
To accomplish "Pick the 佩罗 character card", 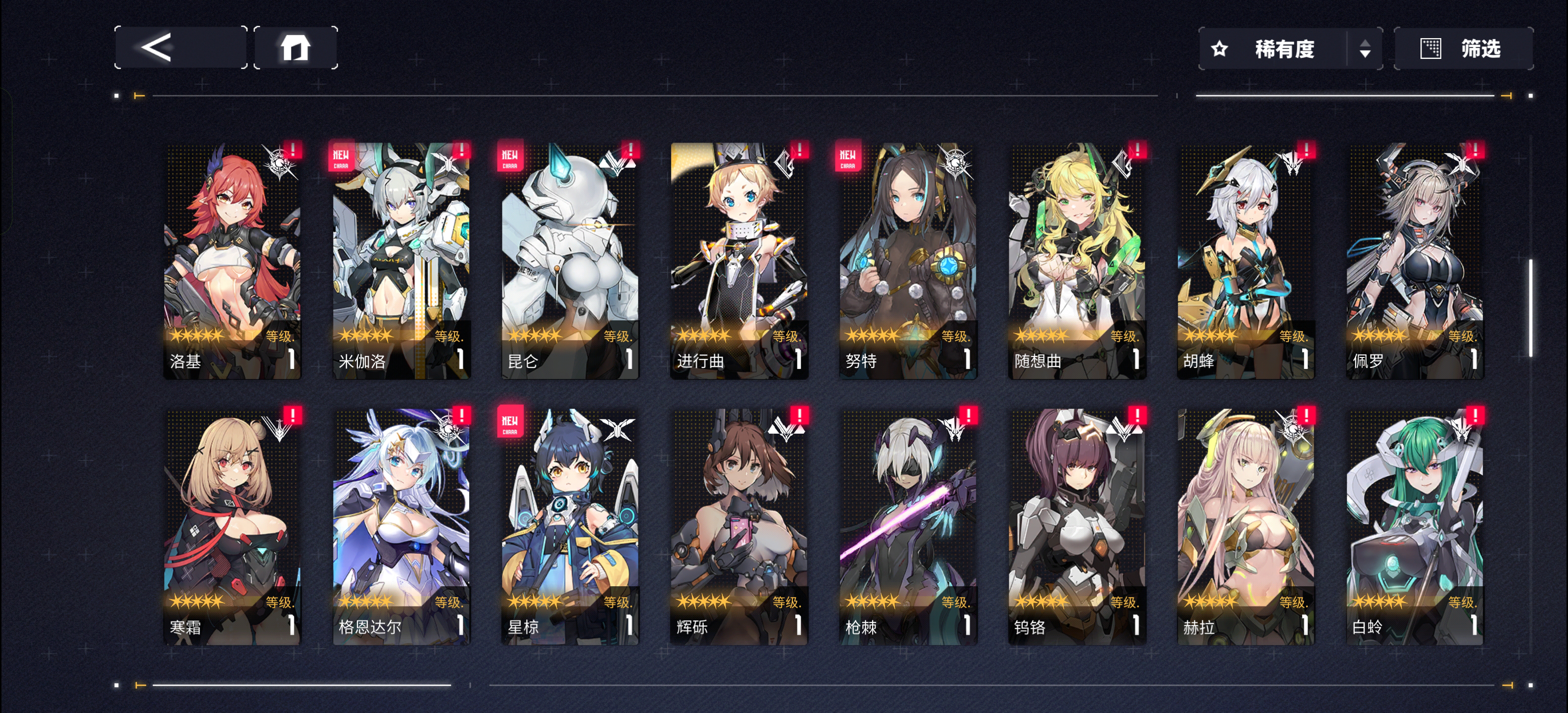I will pyautogui.click(x=1415, y=260).
